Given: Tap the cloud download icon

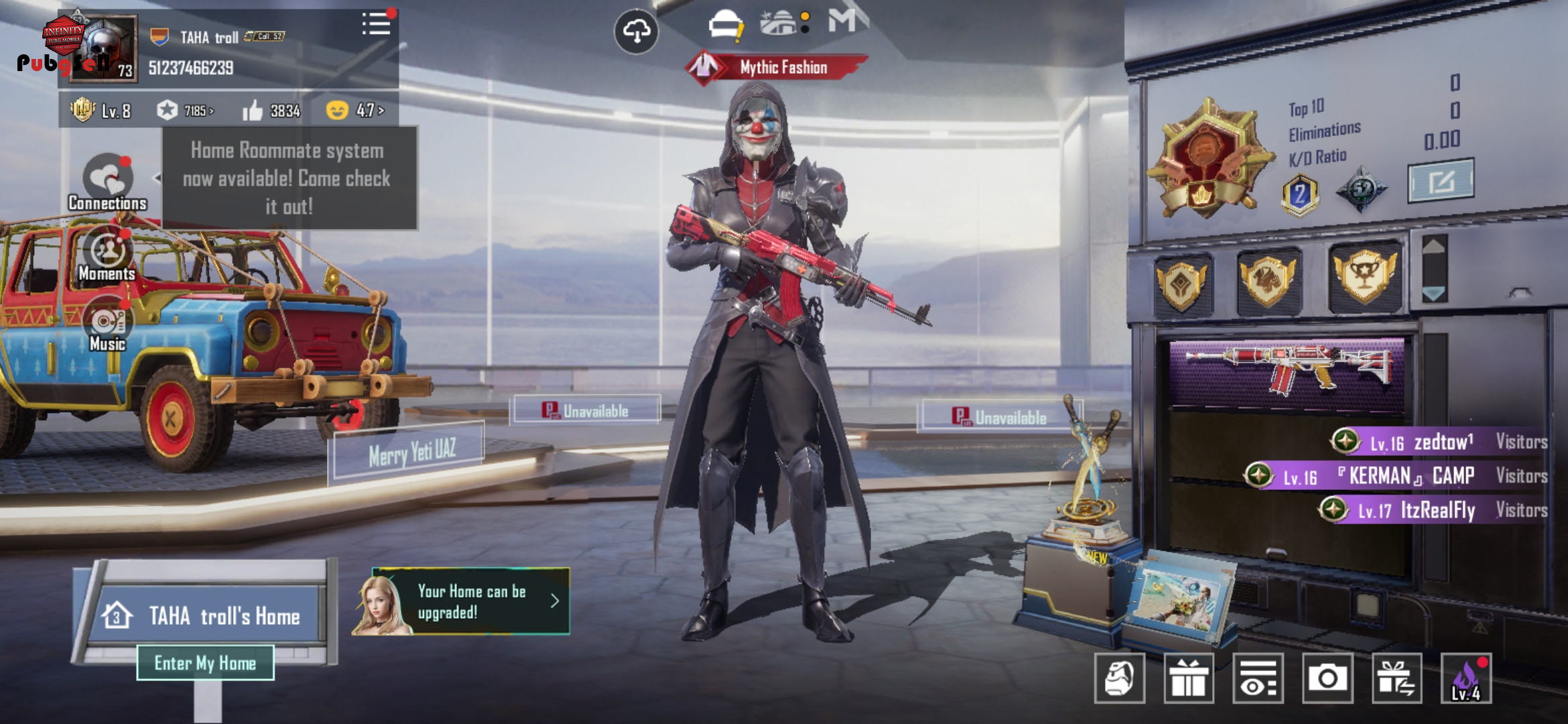Looking at the screenshot, I should click(x=636, y=31).
